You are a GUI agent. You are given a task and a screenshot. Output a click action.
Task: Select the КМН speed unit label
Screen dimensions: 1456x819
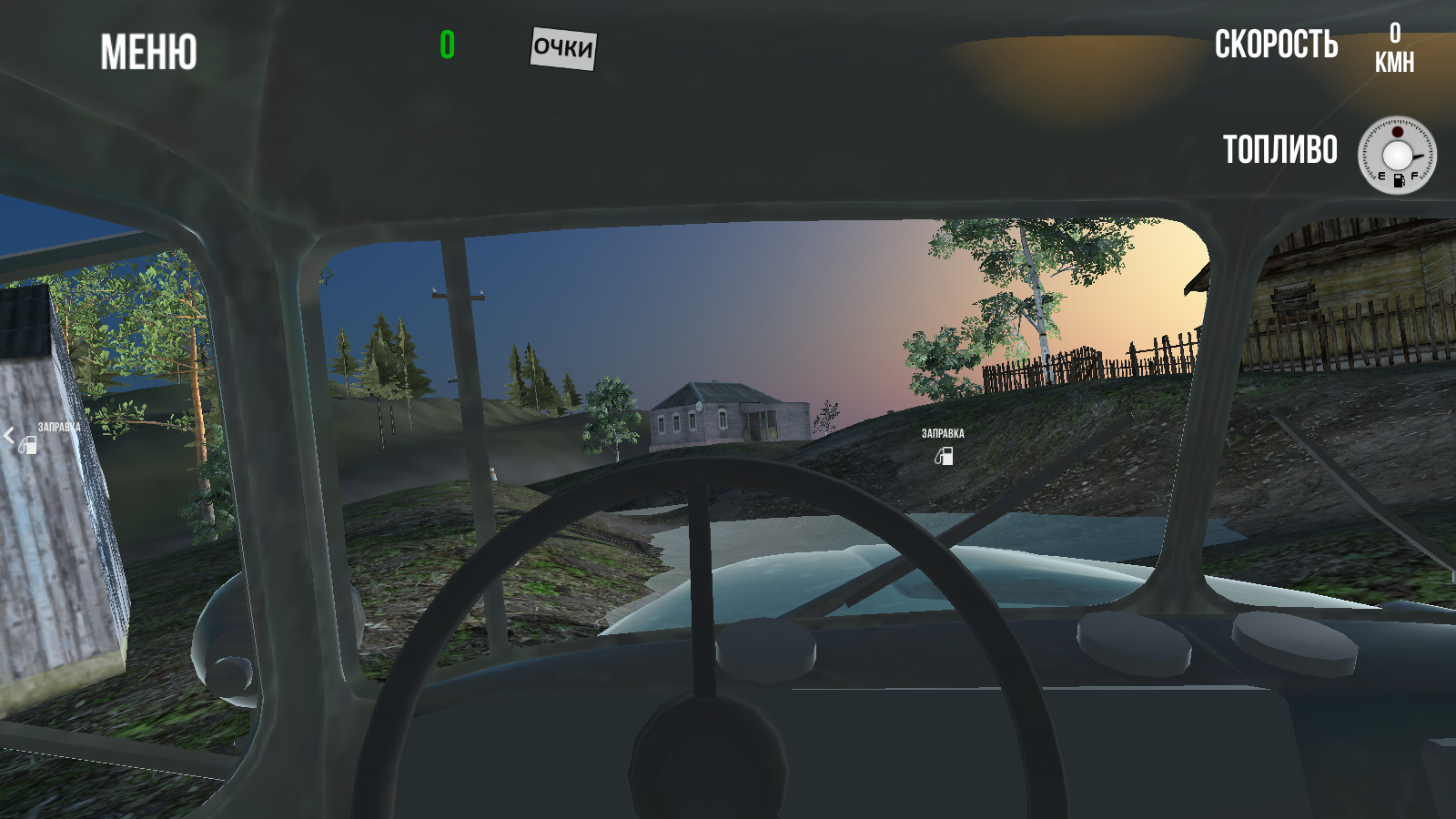coord(1397,62)
